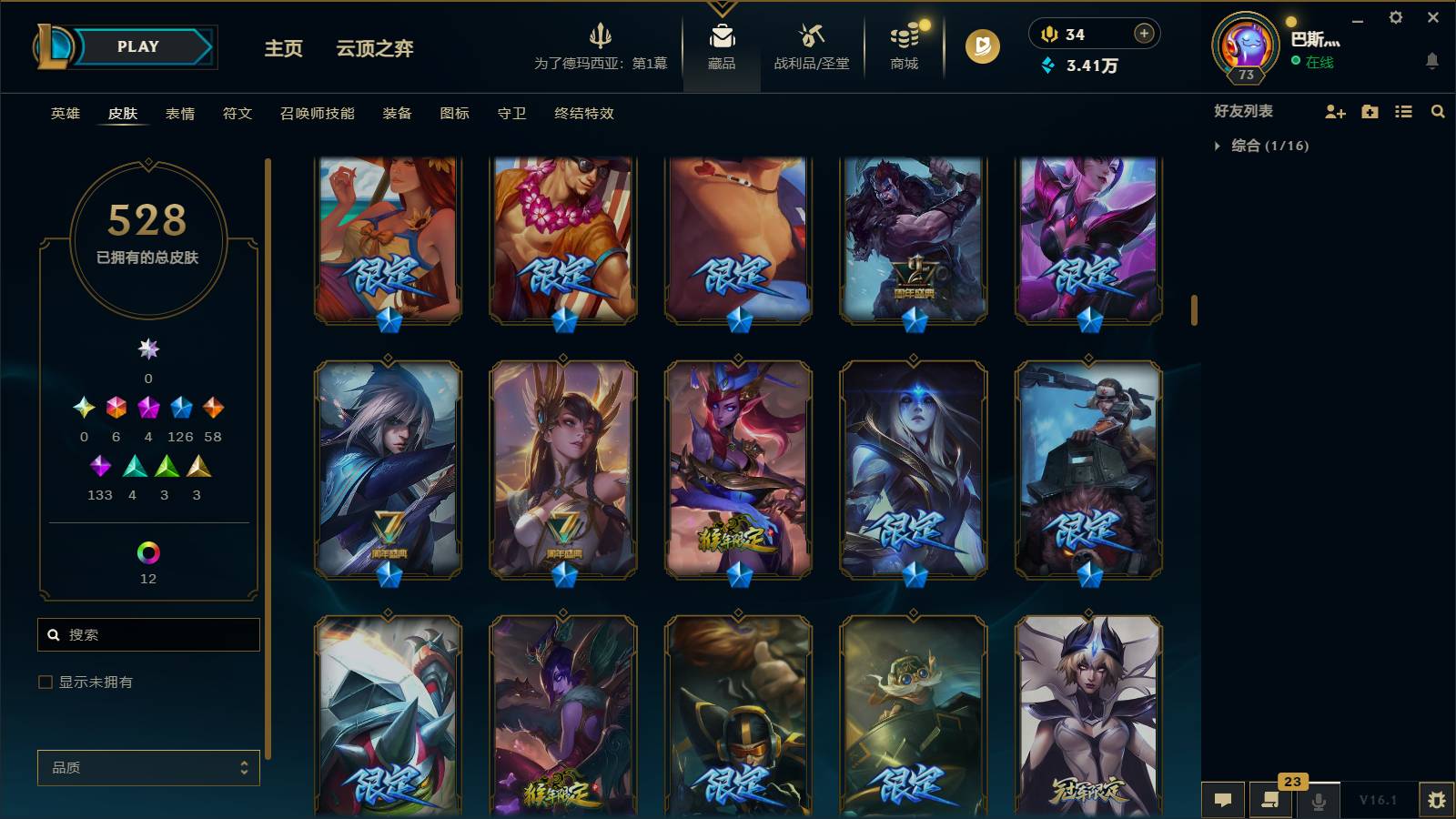Click the chroma color wheel icon
Image resolution: width=1456 pixels, height=819 pixels.
click(148, 552)
